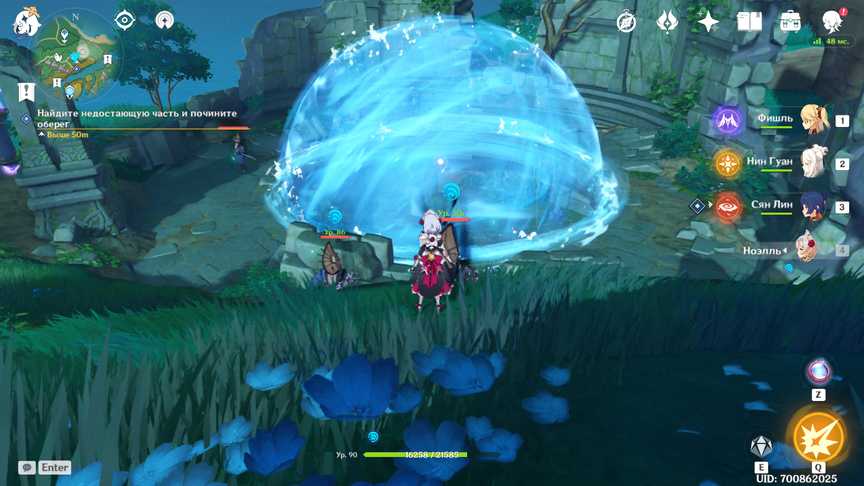This screenshot has height=486, width=864.
Task: Open the winged Wish menu icon
Action: coord(668,21)
